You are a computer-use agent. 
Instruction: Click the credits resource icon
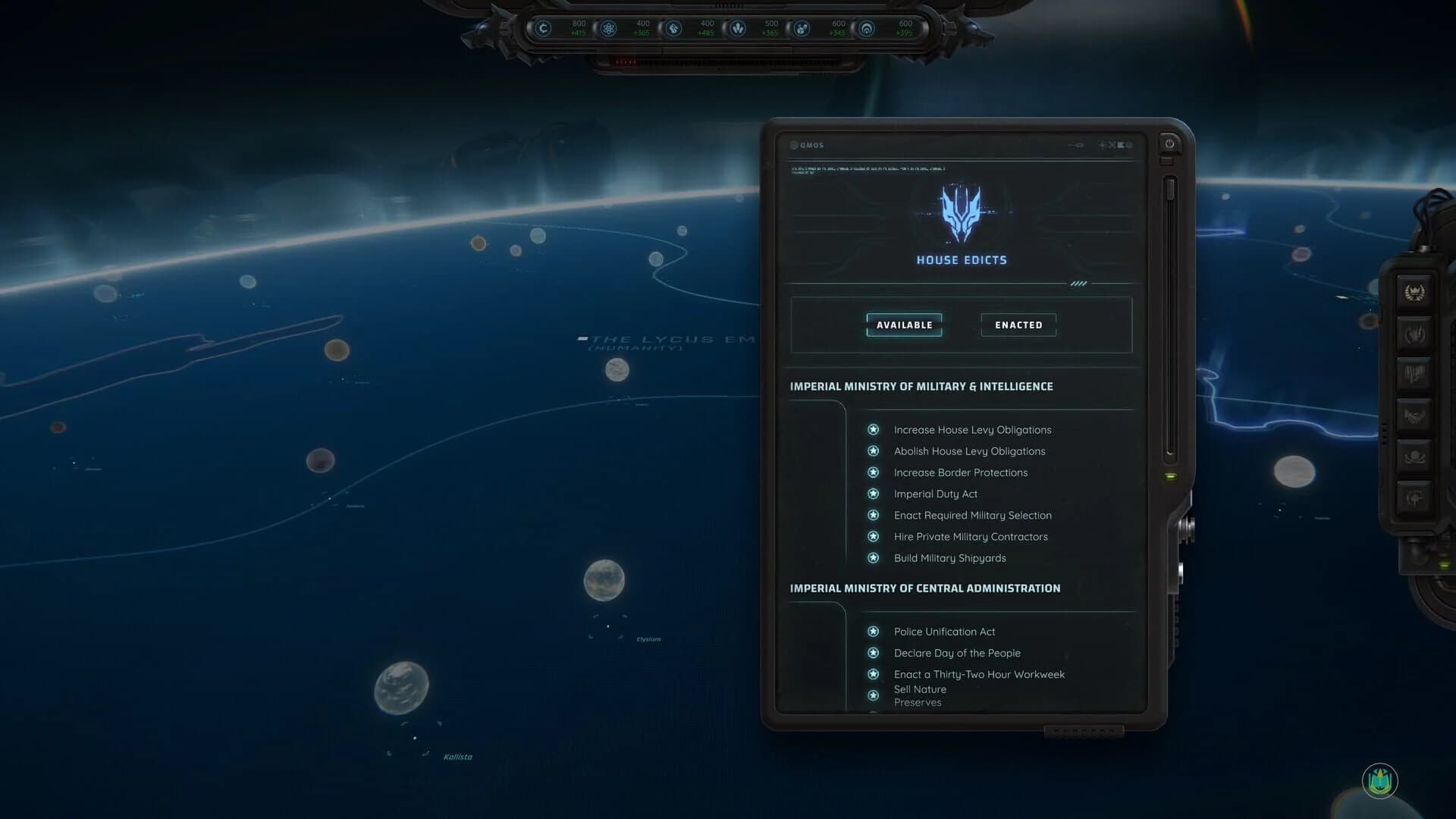544,29
